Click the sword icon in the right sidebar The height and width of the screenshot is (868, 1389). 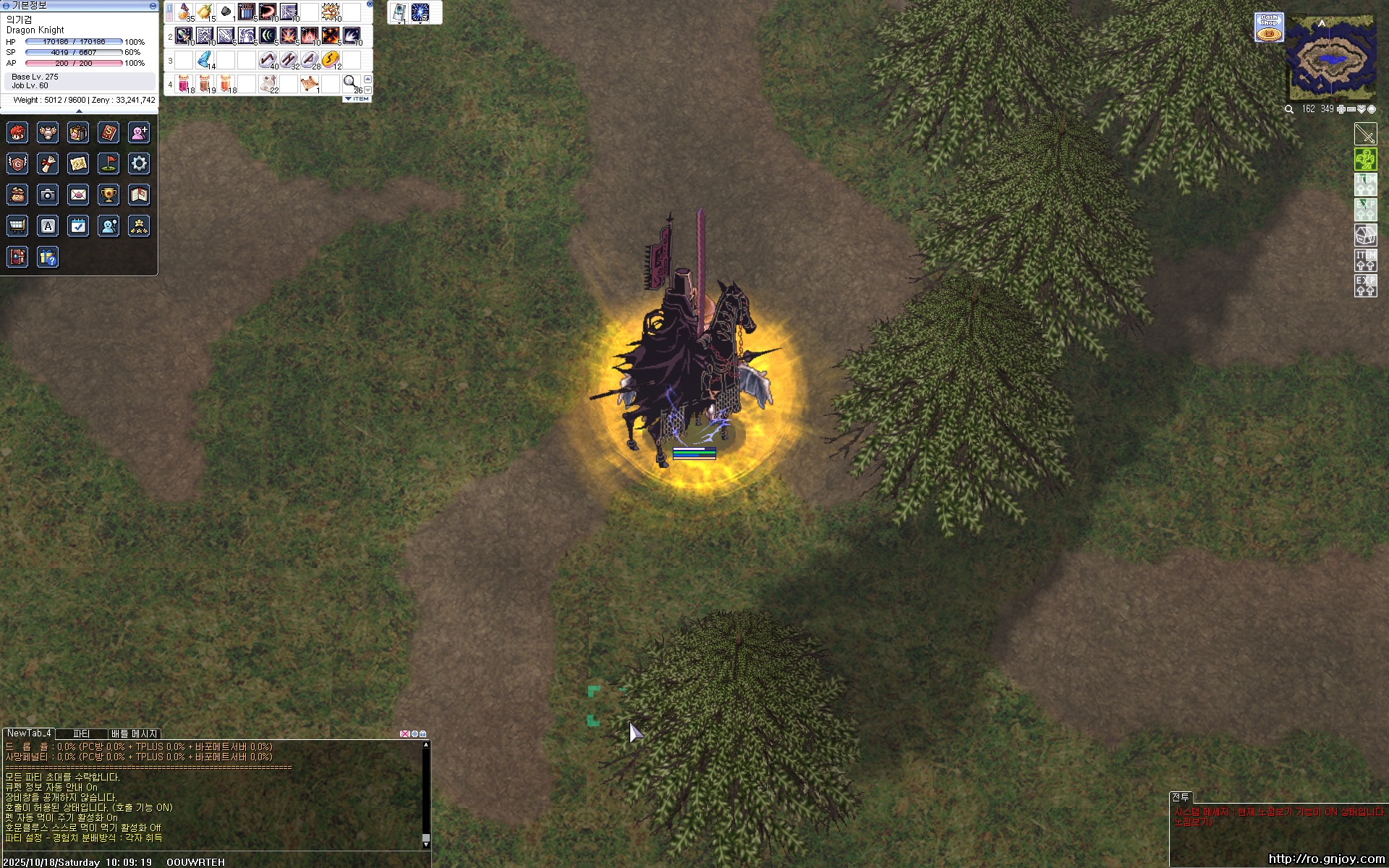point(1365,134)
